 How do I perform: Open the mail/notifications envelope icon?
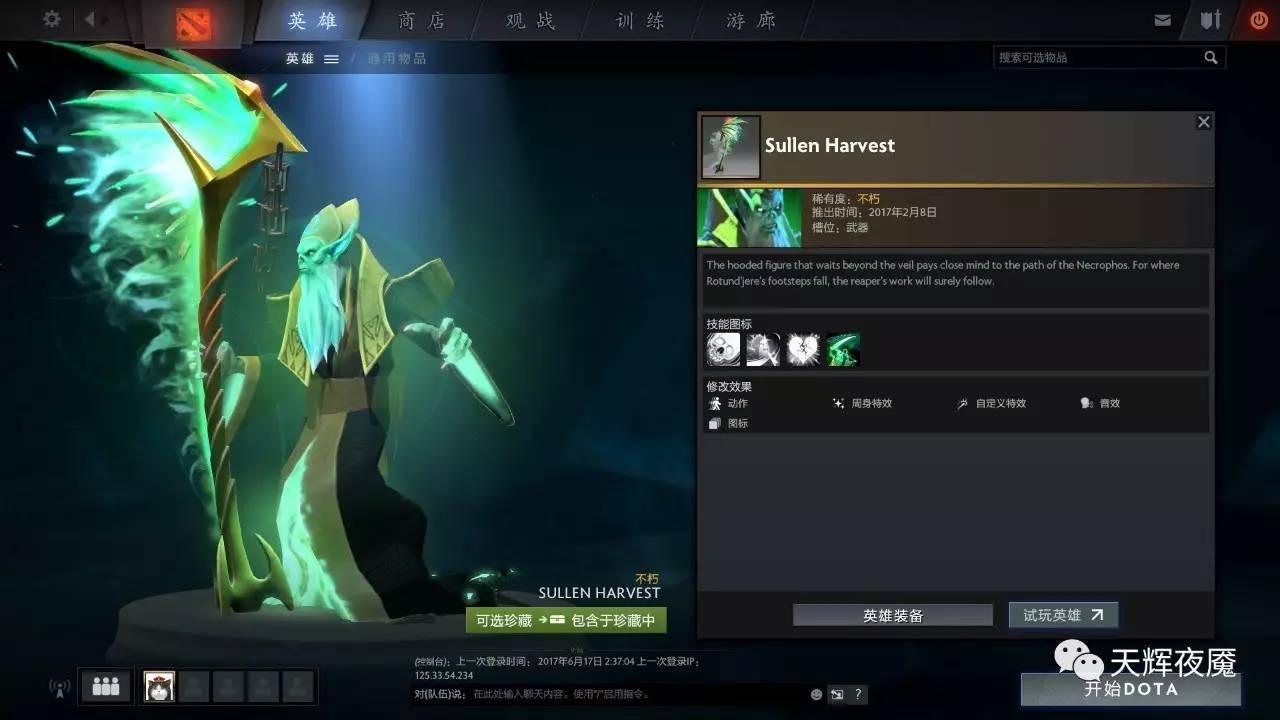pyautogui.click(x=1163, y=18)
